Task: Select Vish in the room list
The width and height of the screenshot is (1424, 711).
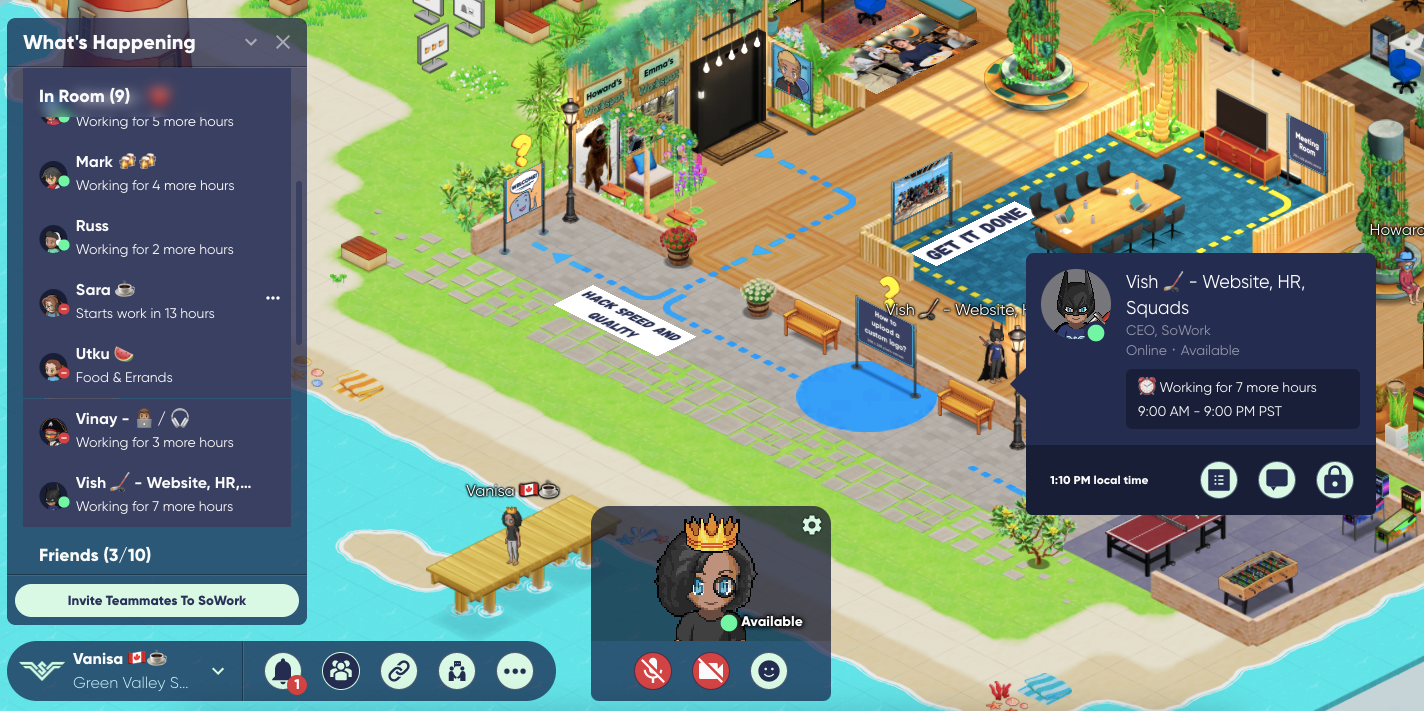Action: click(x=155, y=494)
